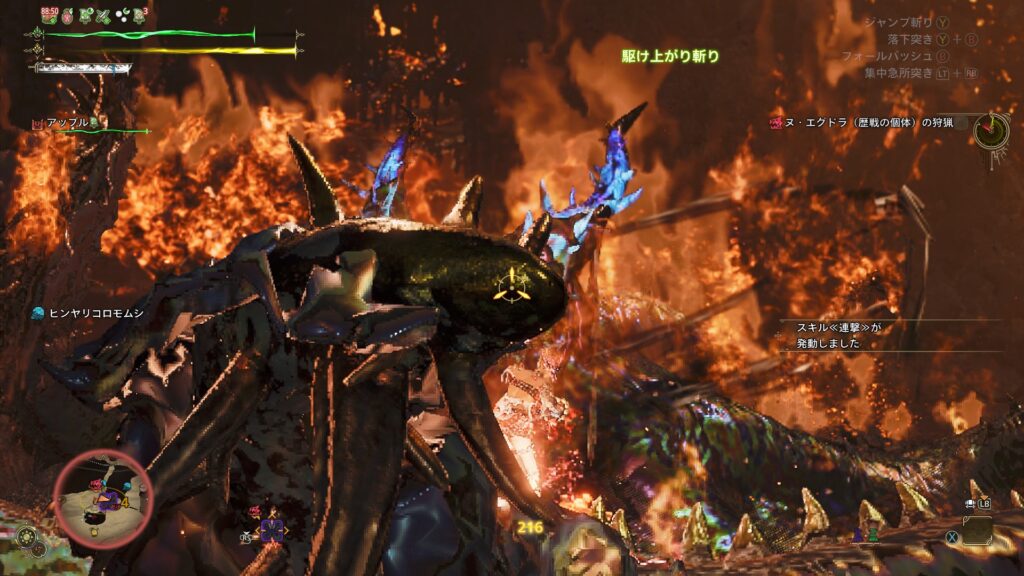Click the 88:50 timed buff icon
This screenshot has width=1024, height=576.
click(49, 14)
